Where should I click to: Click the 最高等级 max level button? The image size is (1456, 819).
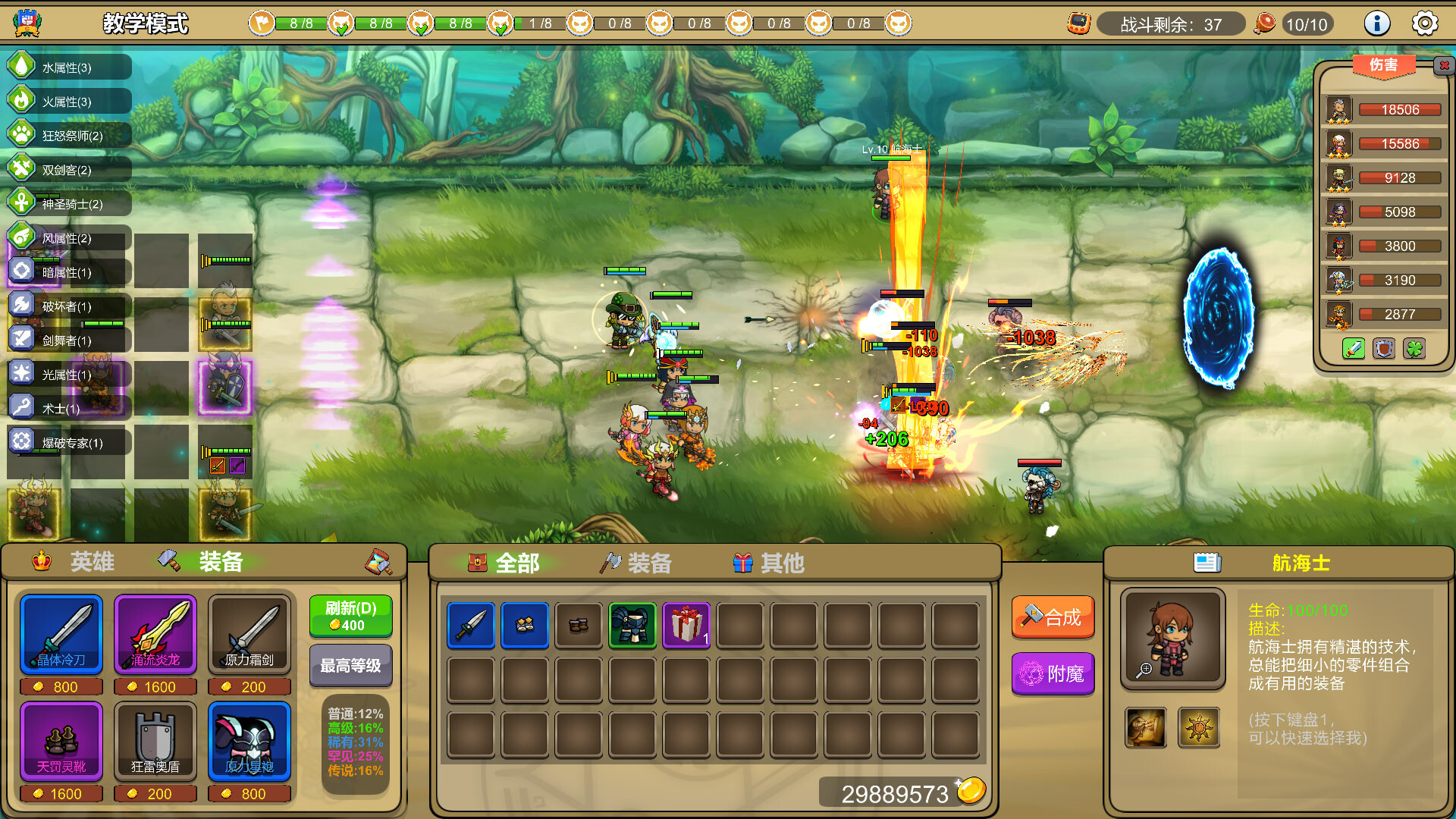click(350, 665)
